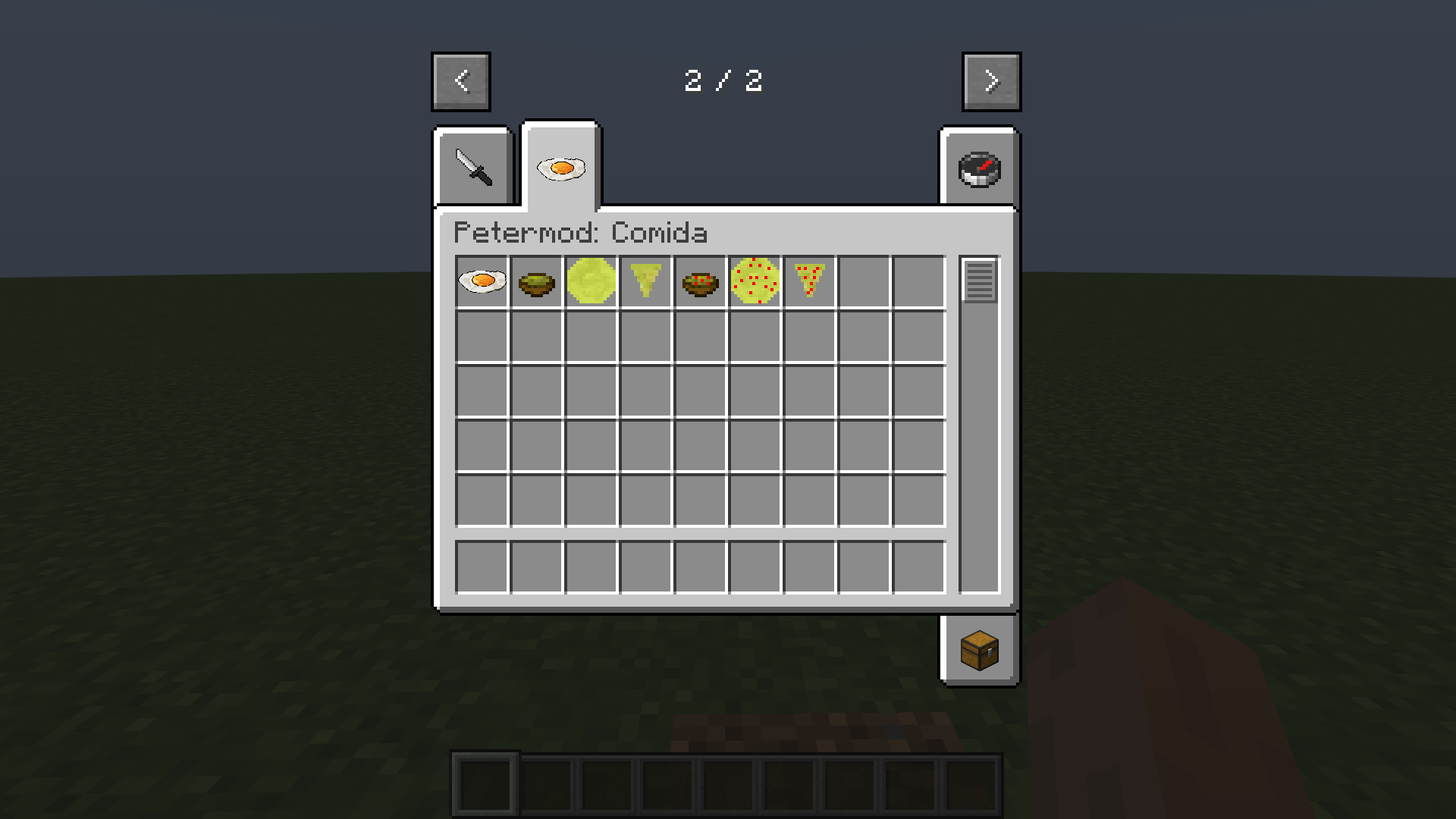Select the dark stew bowl item

(700, 281)
